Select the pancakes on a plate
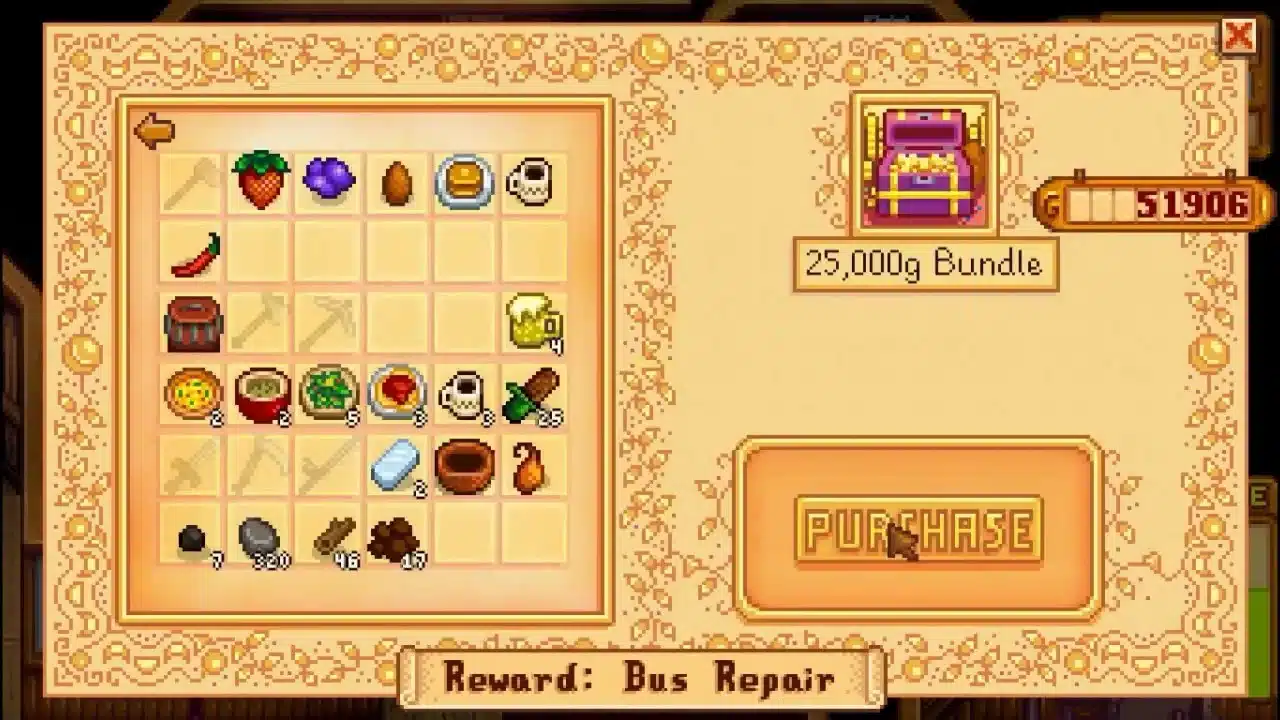The height and width of the screenshot is (720, 1280). pyautogui.click(x=465, y=181)
